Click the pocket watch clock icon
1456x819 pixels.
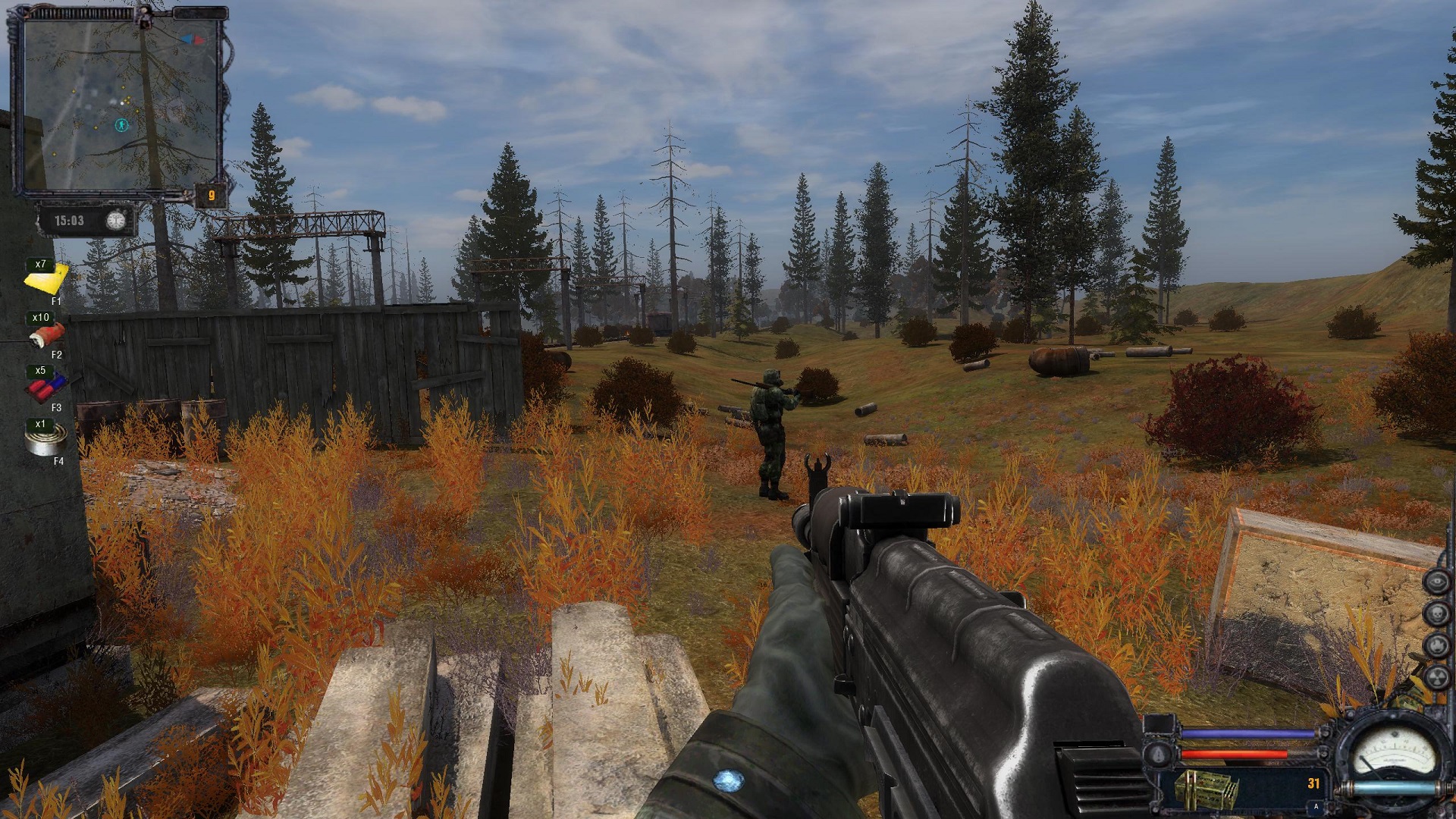pos(115,221)
